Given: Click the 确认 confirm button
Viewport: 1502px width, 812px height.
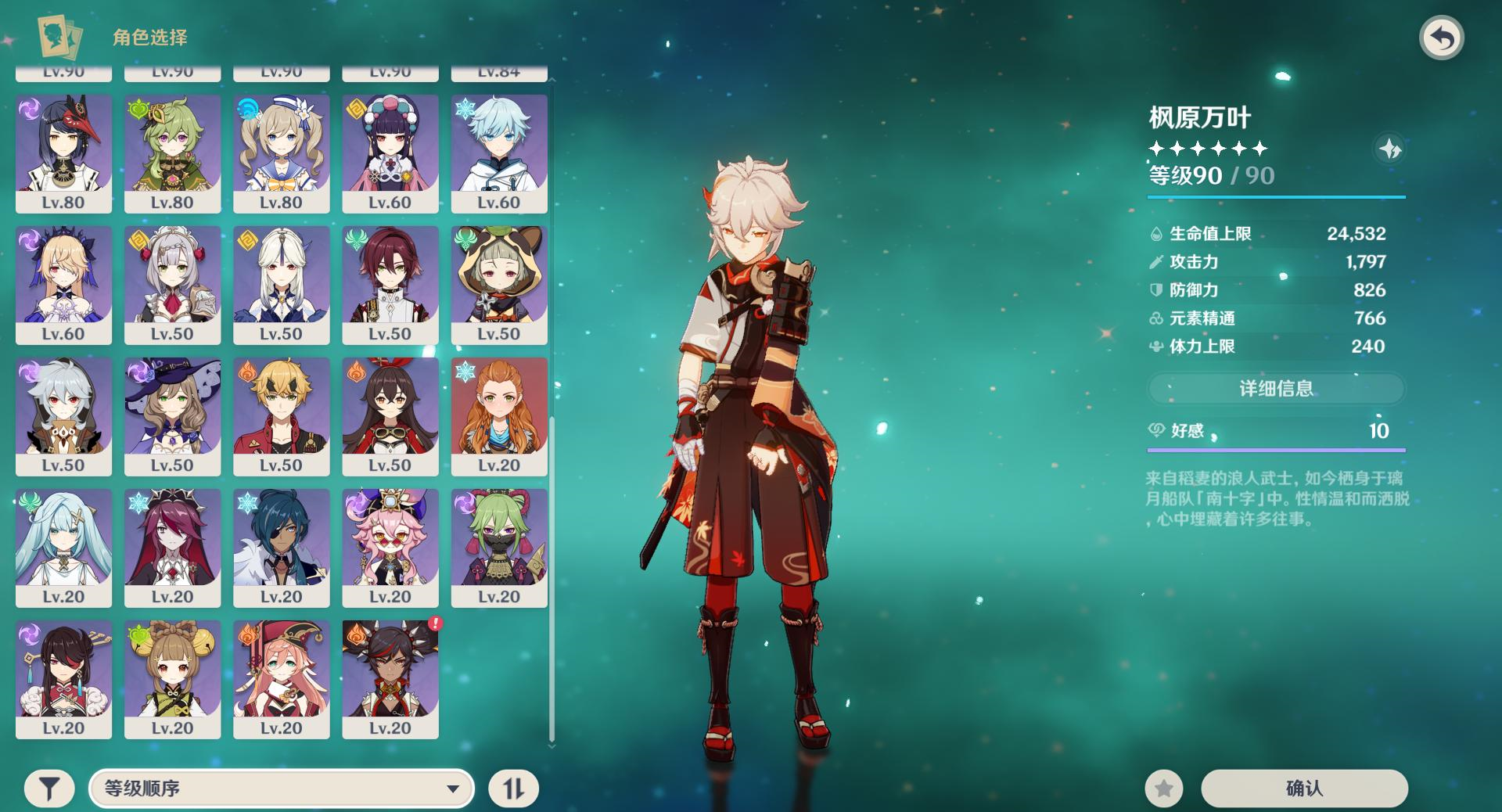Looking at the screenshot, I should pos(1304,788).
